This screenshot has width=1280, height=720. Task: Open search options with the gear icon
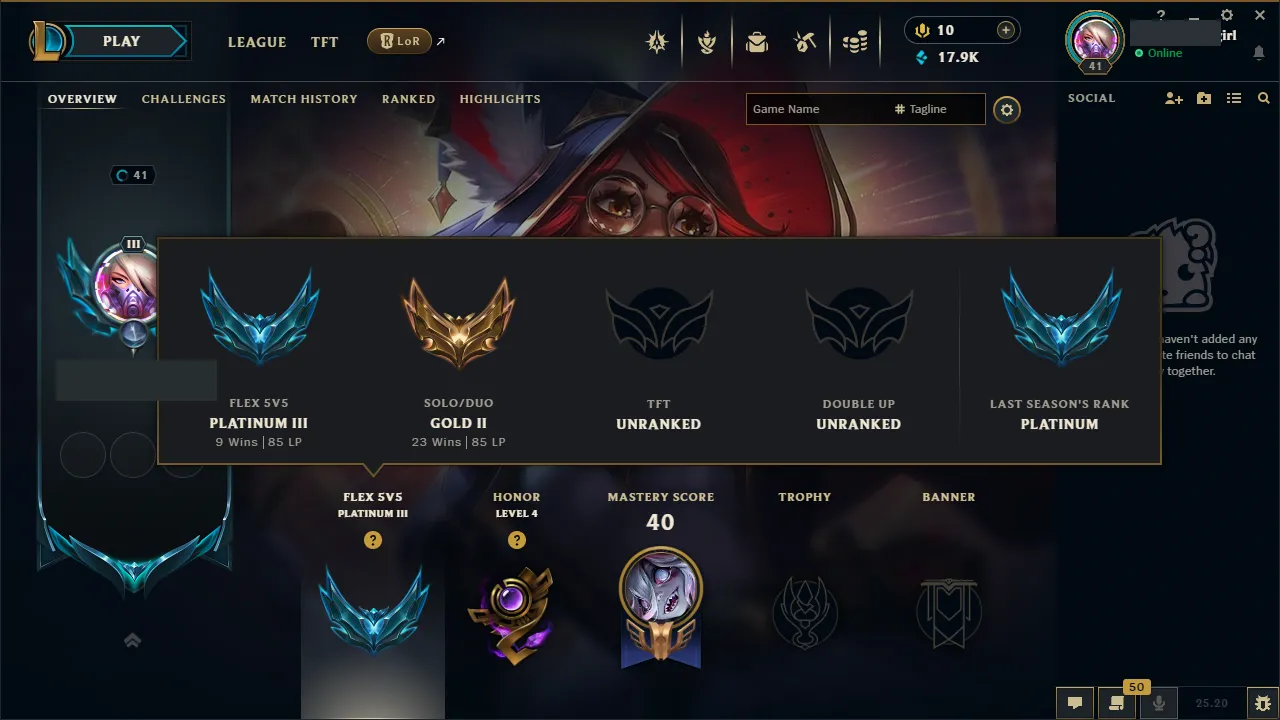[x=1007, y=110]
